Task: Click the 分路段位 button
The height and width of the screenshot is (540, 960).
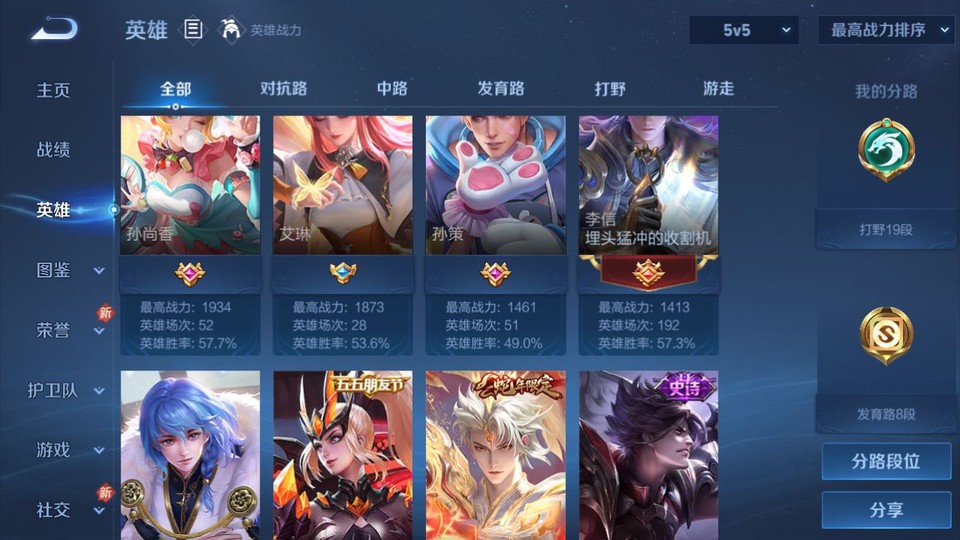Action: pos(886,462)
